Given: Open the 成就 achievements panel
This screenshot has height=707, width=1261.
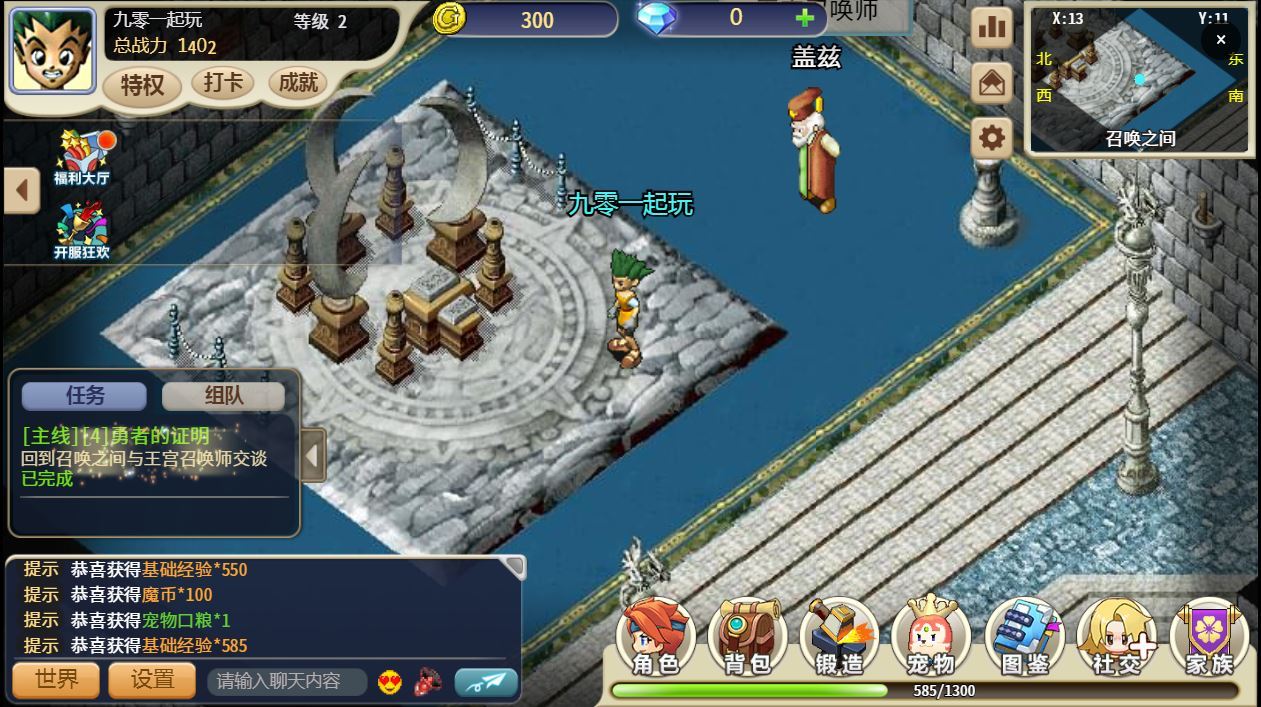Looking at the screenshot, I should coord(298,82).
